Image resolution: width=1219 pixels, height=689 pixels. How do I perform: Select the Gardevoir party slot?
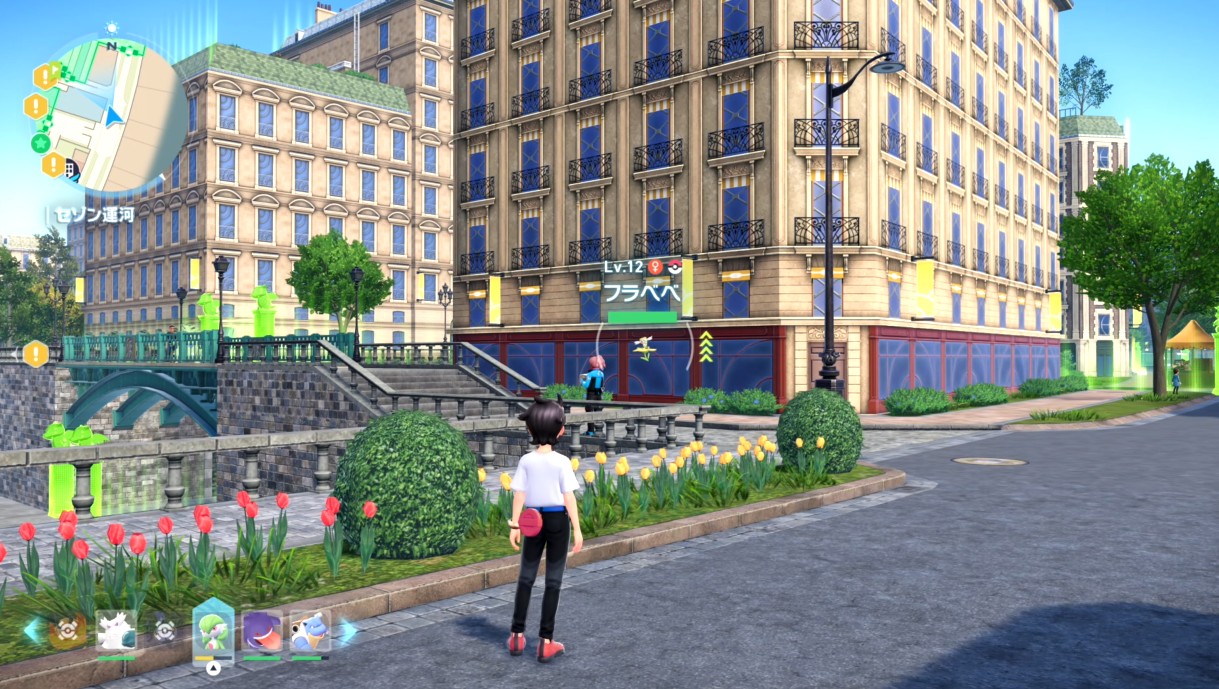click(x=212, y=631)
